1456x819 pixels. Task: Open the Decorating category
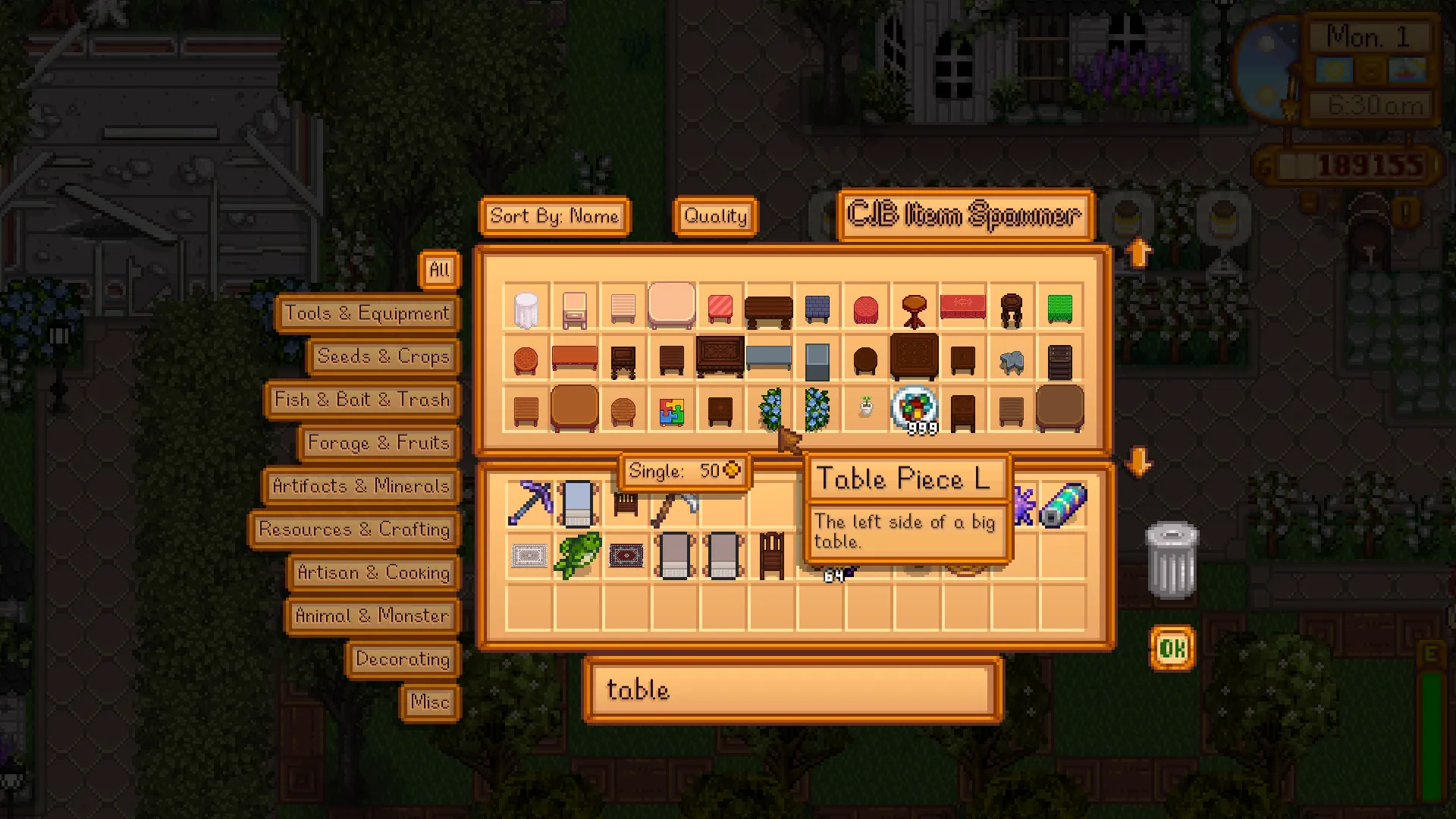[402, 659]
